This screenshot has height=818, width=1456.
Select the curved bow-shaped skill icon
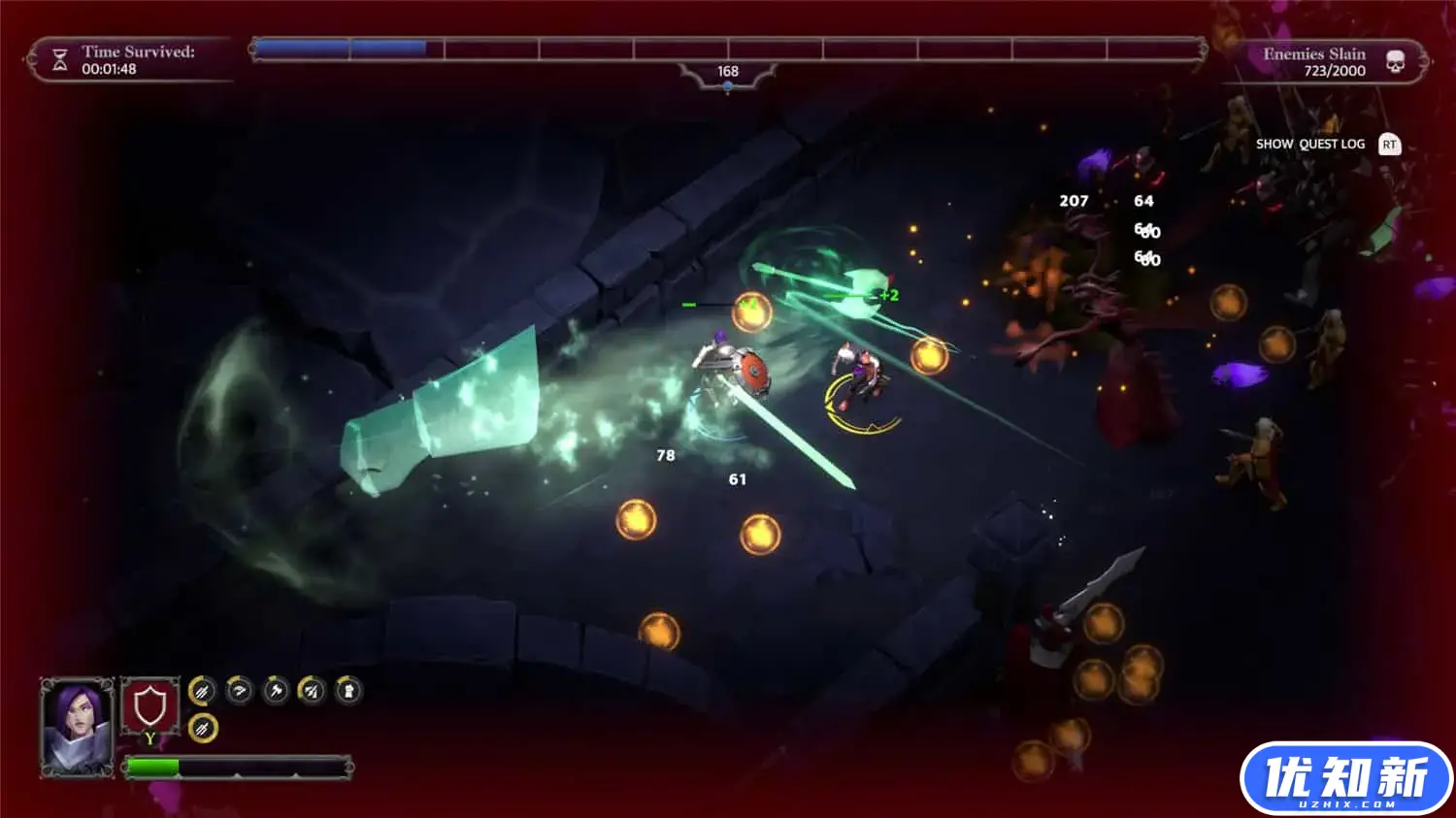point(239,691)
